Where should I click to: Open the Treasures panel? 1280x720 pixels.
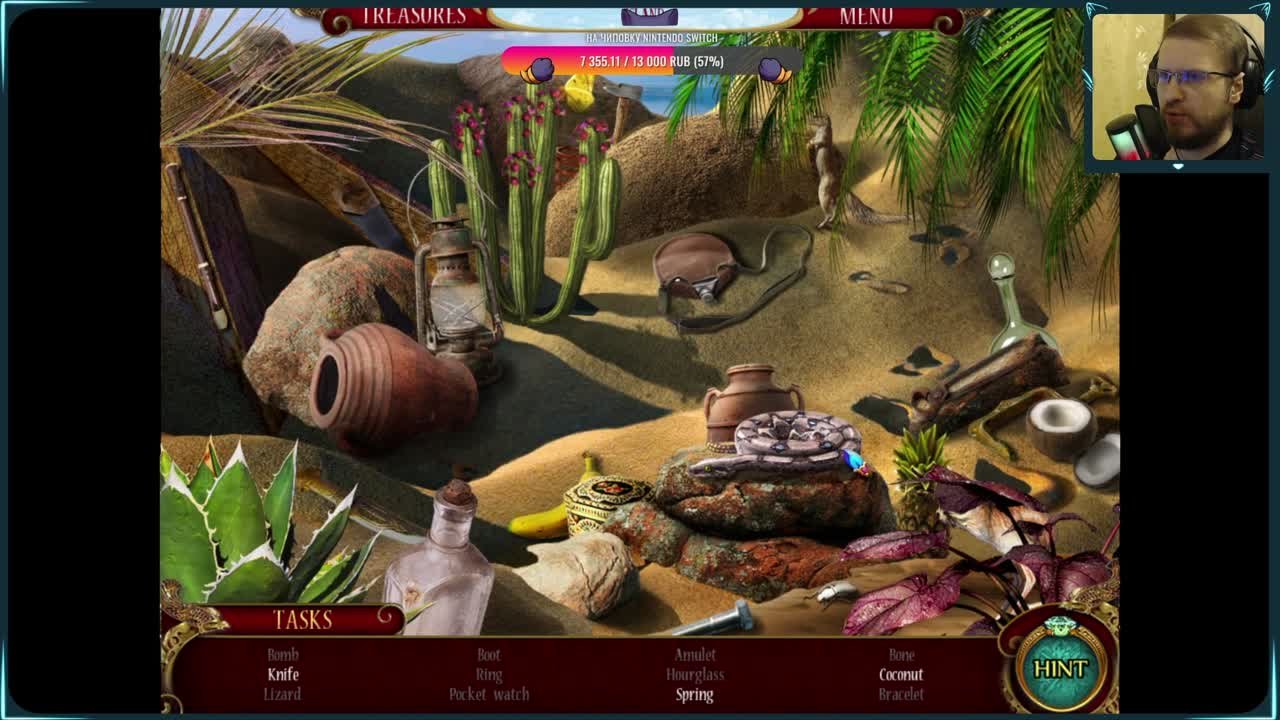pos(413,17)
